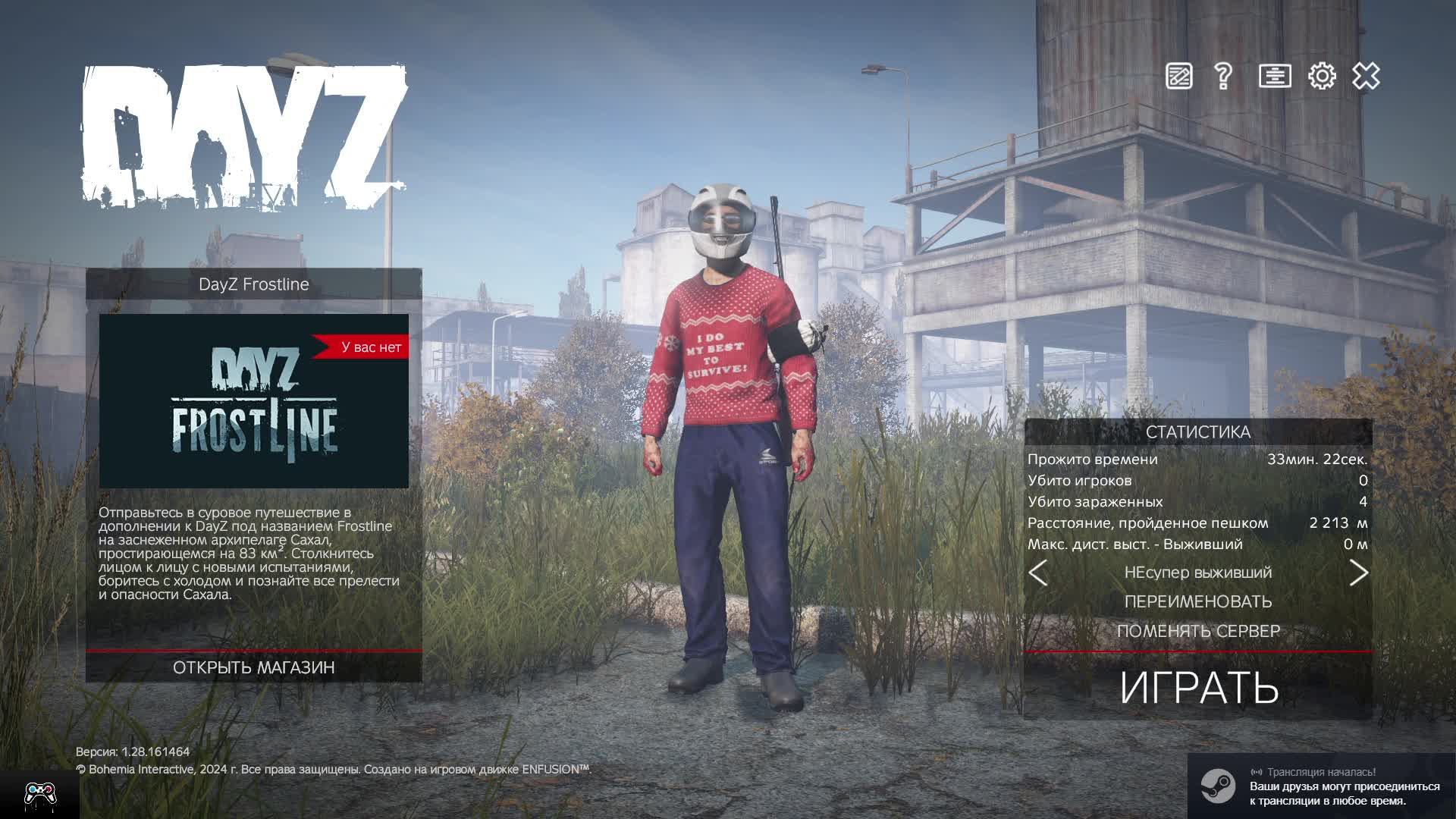Open the notepad with pencil icon
Viewport: 1456px width, 819px height.
click(x=1178, y=76)
